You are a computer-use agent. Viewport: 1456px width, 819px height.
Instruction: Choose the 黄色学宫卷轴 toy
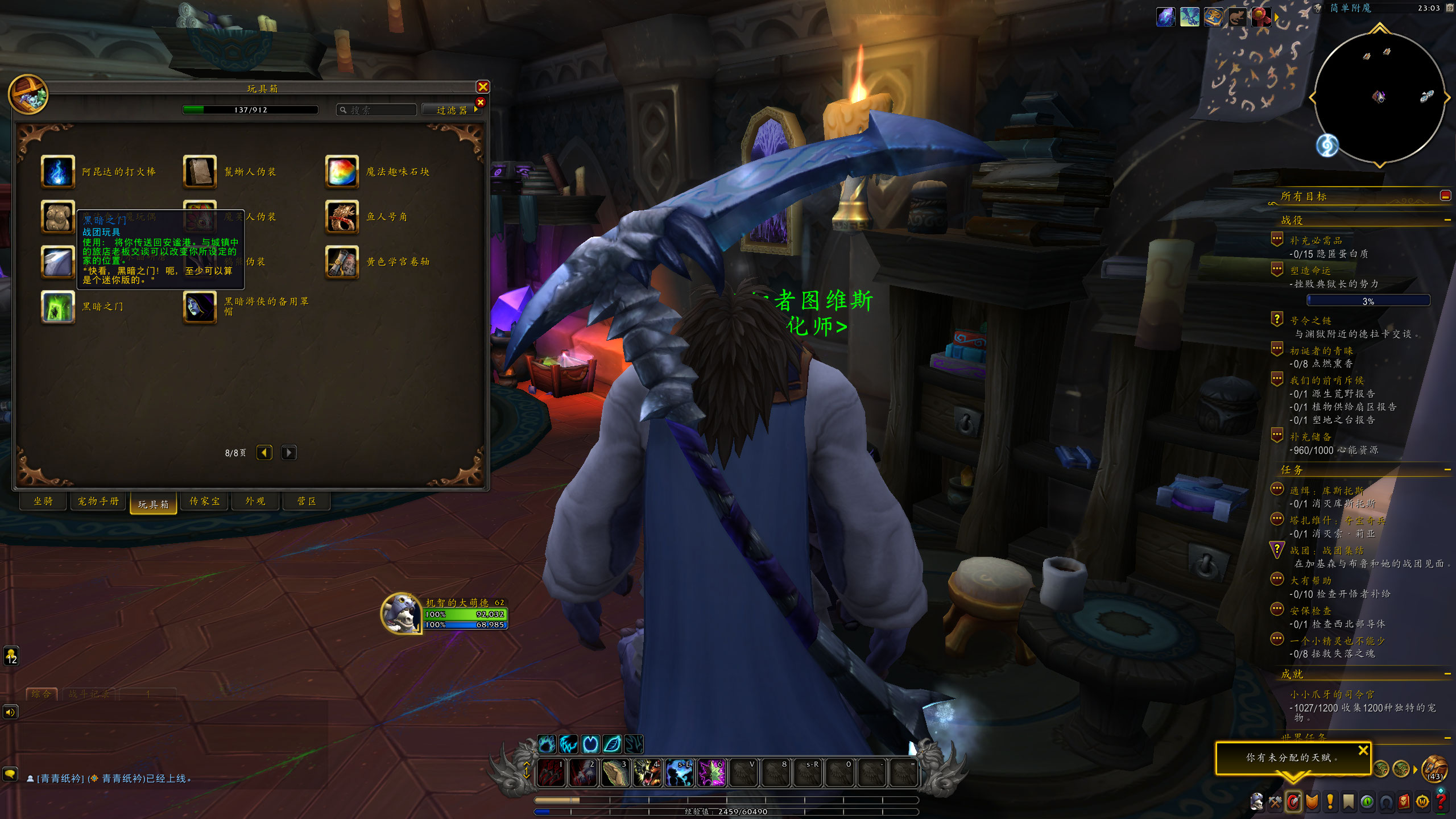coord(342,262)
